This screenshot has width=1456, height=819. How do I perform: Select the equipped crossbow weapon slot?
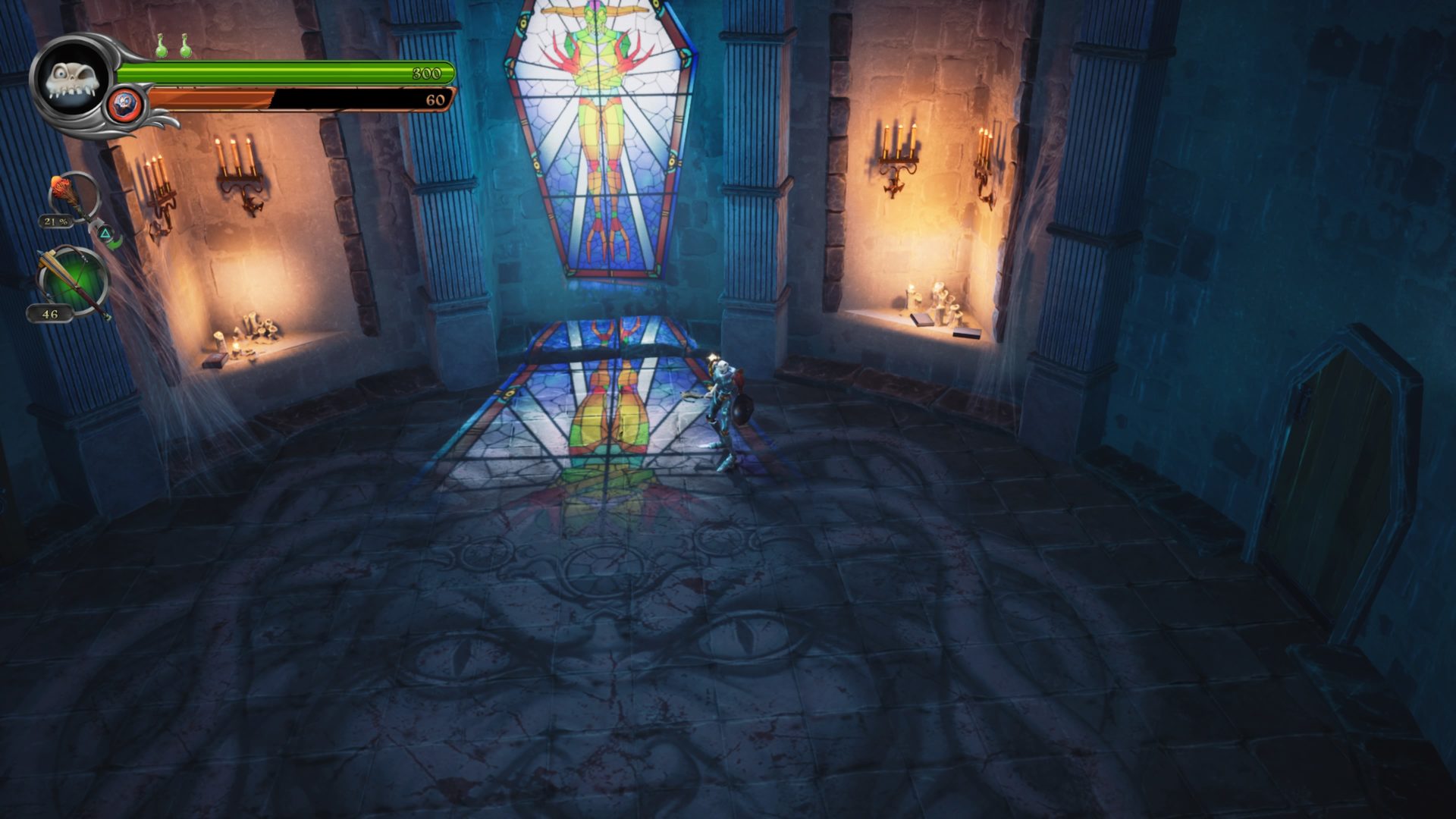click(x=73, y=279)
